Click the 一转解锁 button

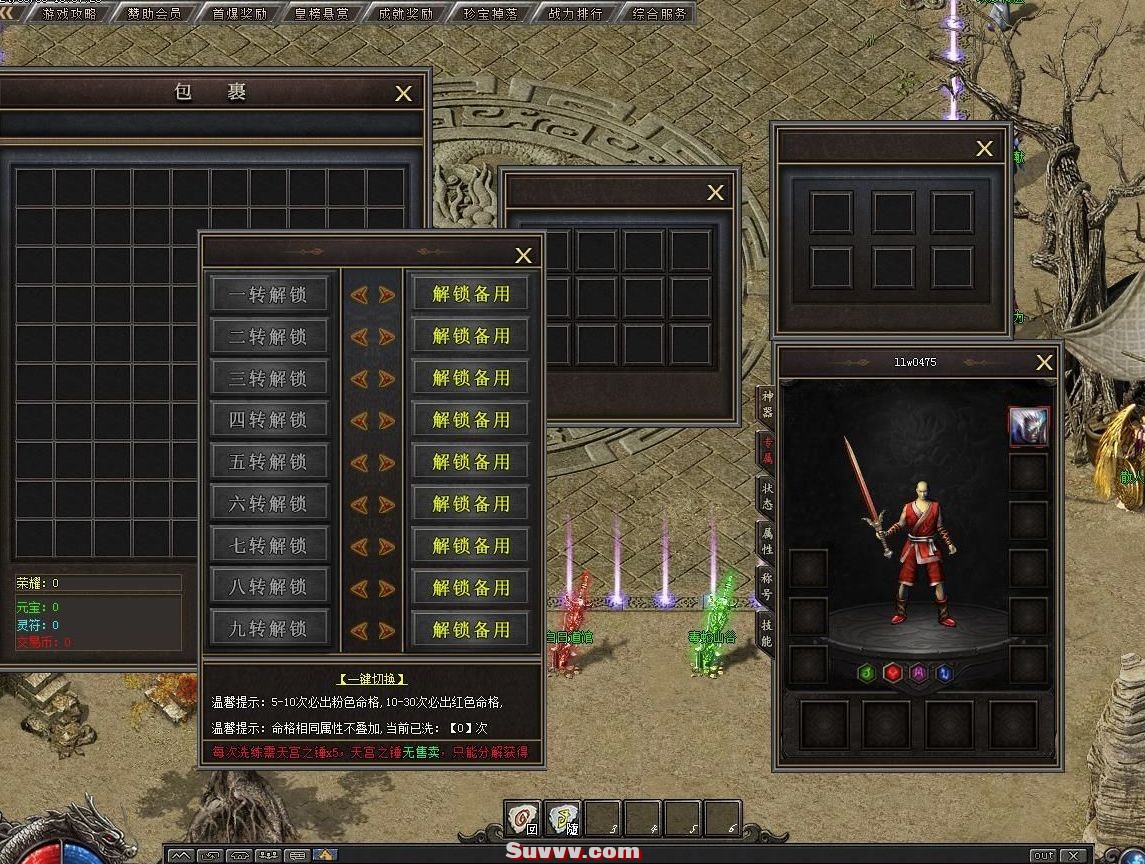268,295
